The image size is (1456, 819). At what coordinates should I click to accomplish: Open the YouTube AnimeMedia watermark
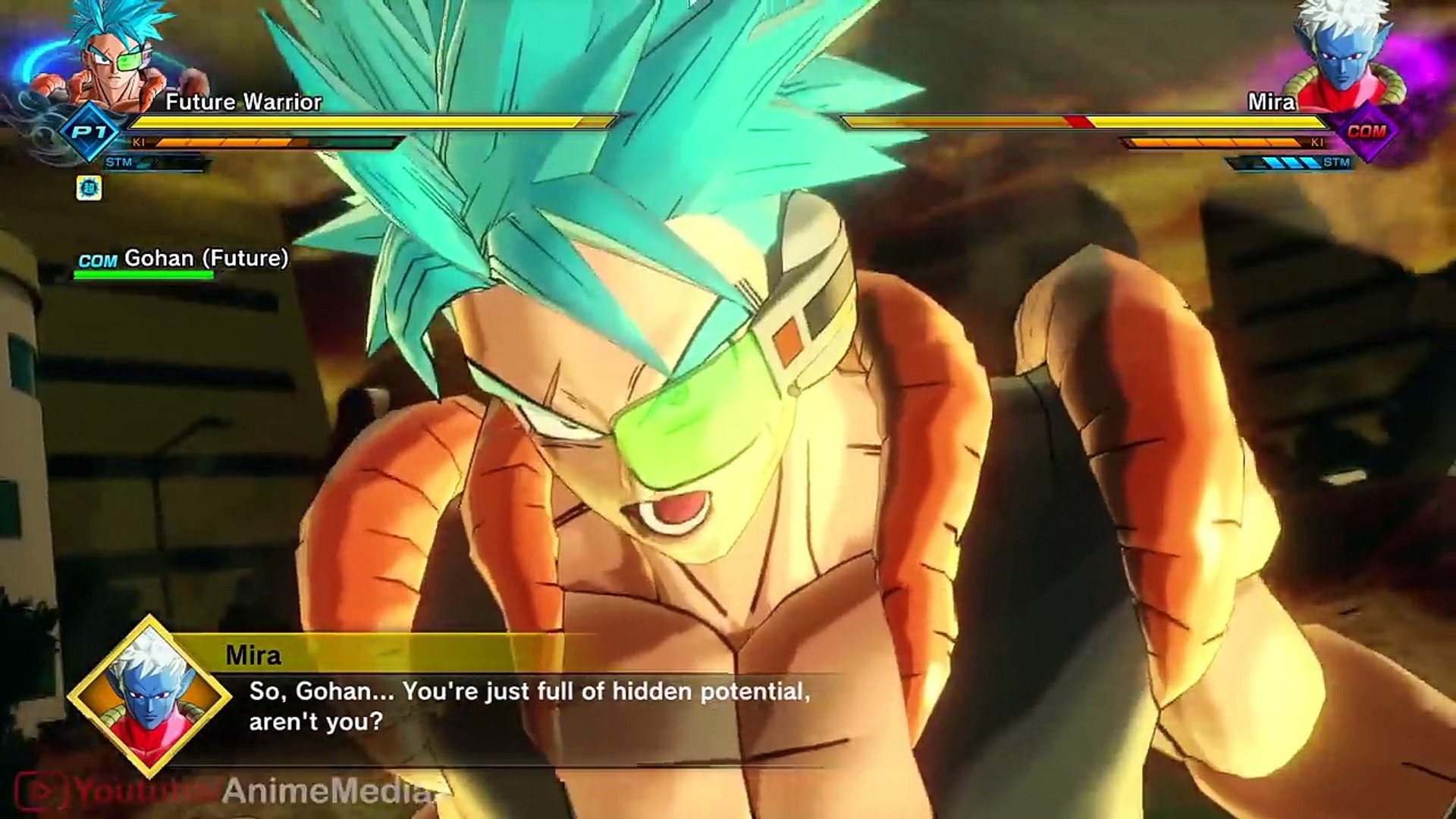click(x=227, y=791)
